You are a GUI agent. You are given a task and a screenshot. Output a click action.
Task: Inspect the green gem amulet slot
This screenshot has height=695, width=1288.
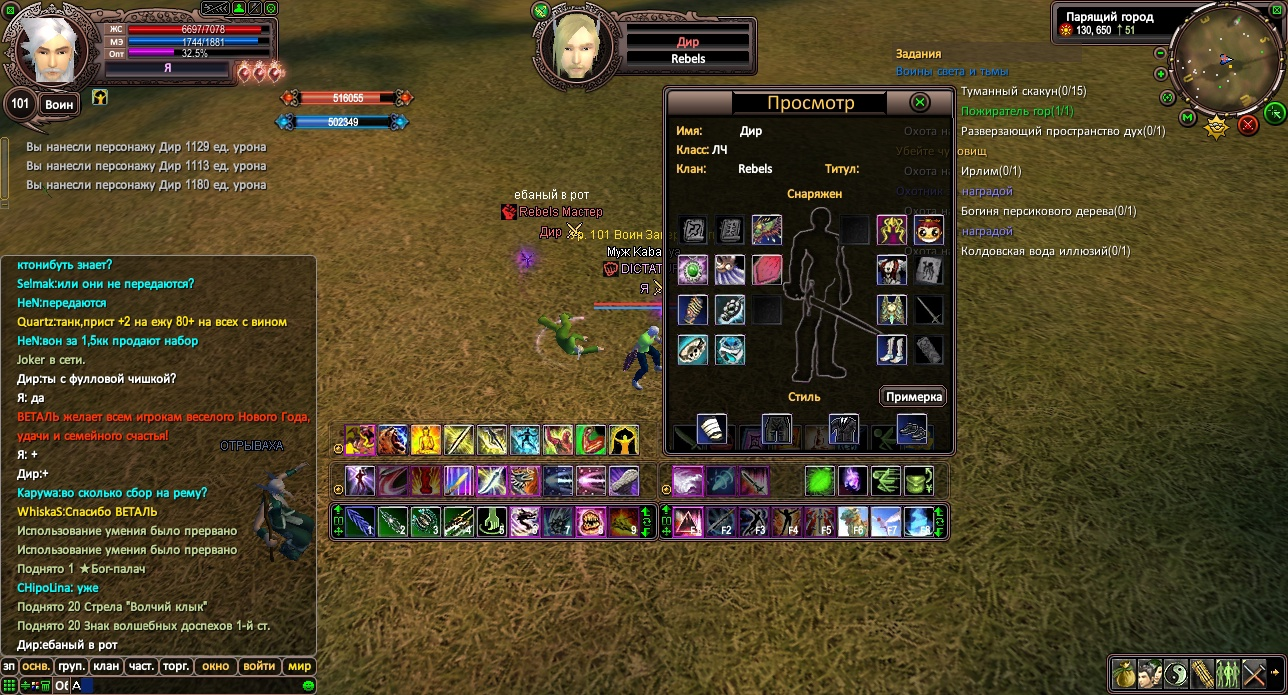point(692,270)
